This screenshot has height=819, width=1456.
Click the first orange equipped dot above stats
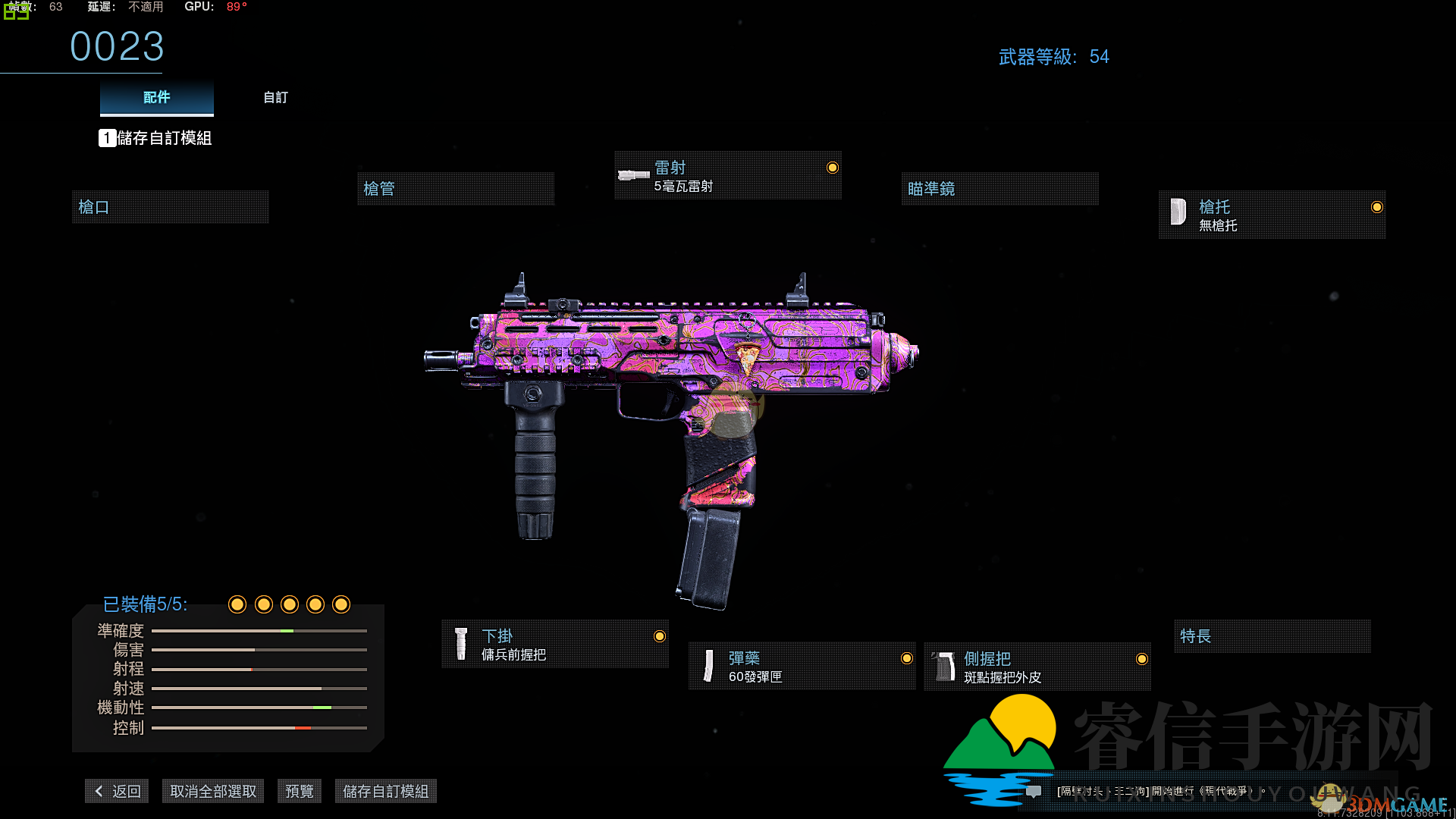(237, 604)
